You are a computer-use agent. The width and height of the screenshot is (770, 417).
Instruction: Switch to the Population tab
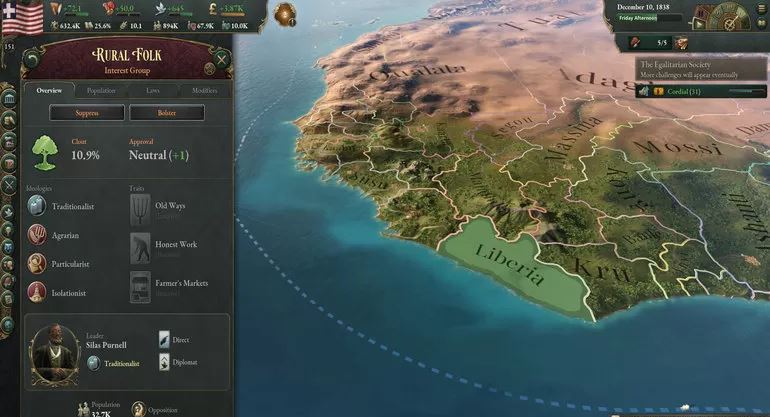point(101,91)
